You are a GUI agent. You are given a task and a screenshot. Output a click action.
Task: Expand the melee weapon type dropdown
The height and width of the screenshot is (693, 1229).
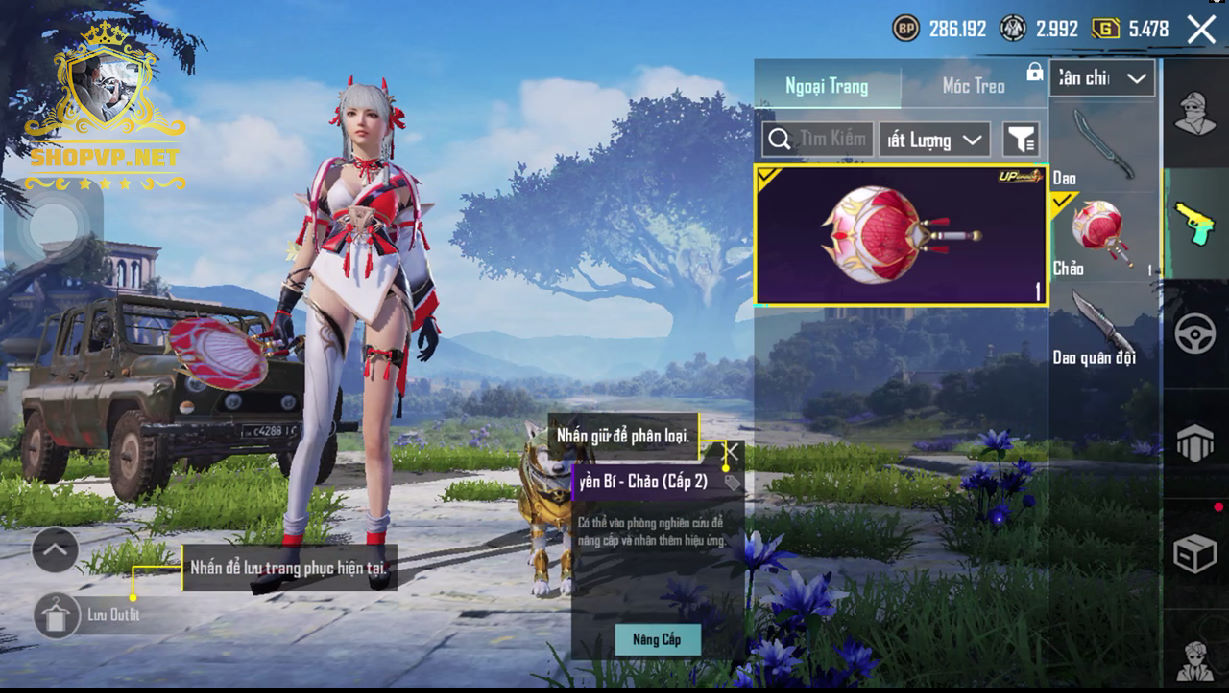coord(1102,79)
